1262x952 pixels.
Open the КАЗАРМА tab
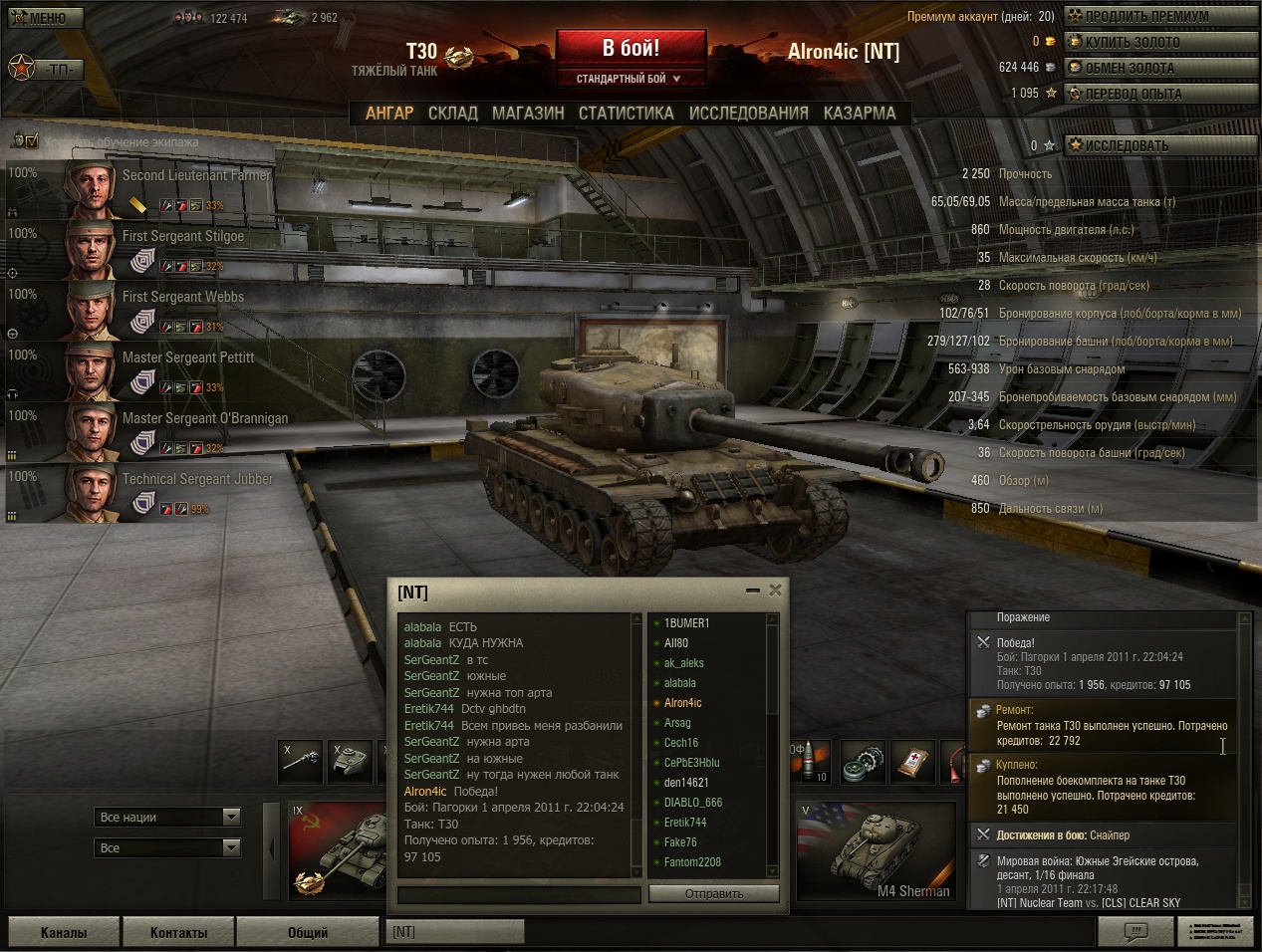pyautogui.click(x=859, y=114)
